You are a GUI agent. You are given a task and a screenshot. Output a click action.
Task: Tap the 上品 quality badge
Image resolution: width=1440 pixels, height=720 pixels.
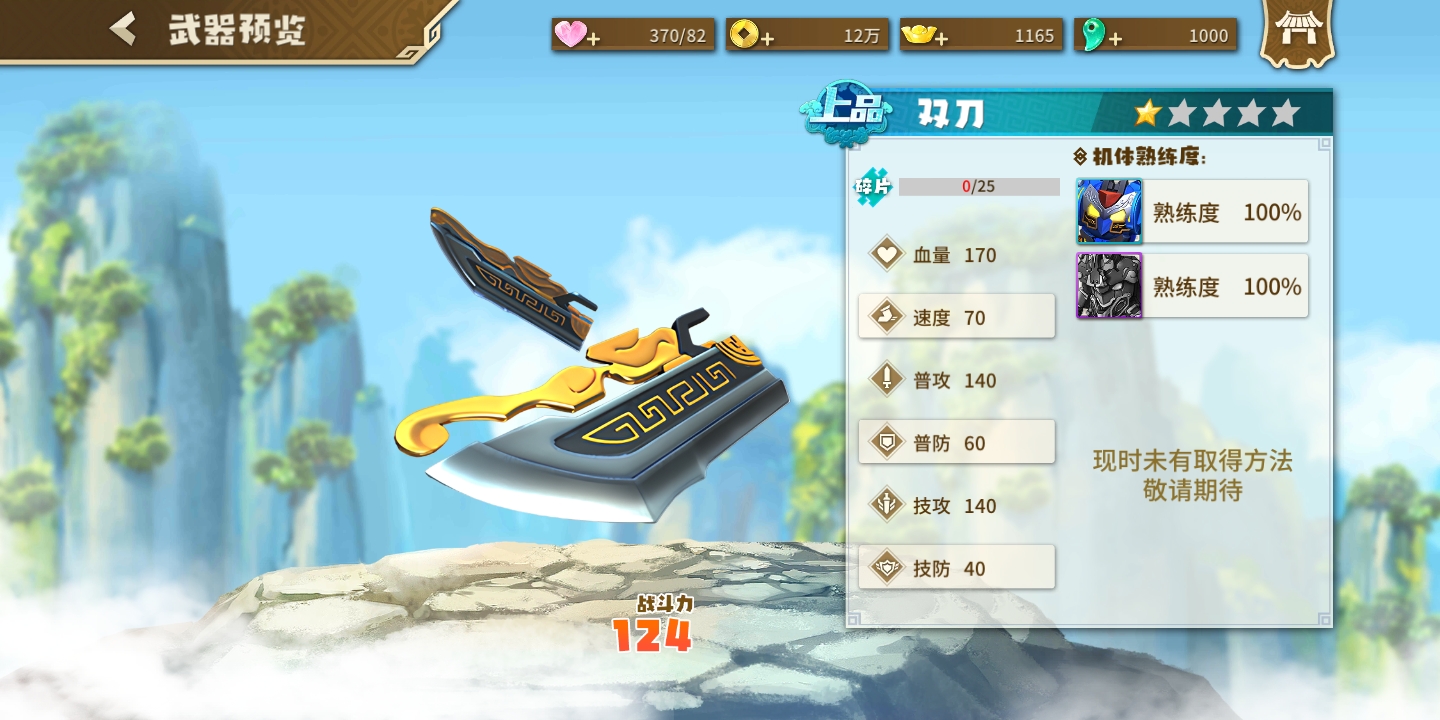pyautogui.click(x=845, y=112)
